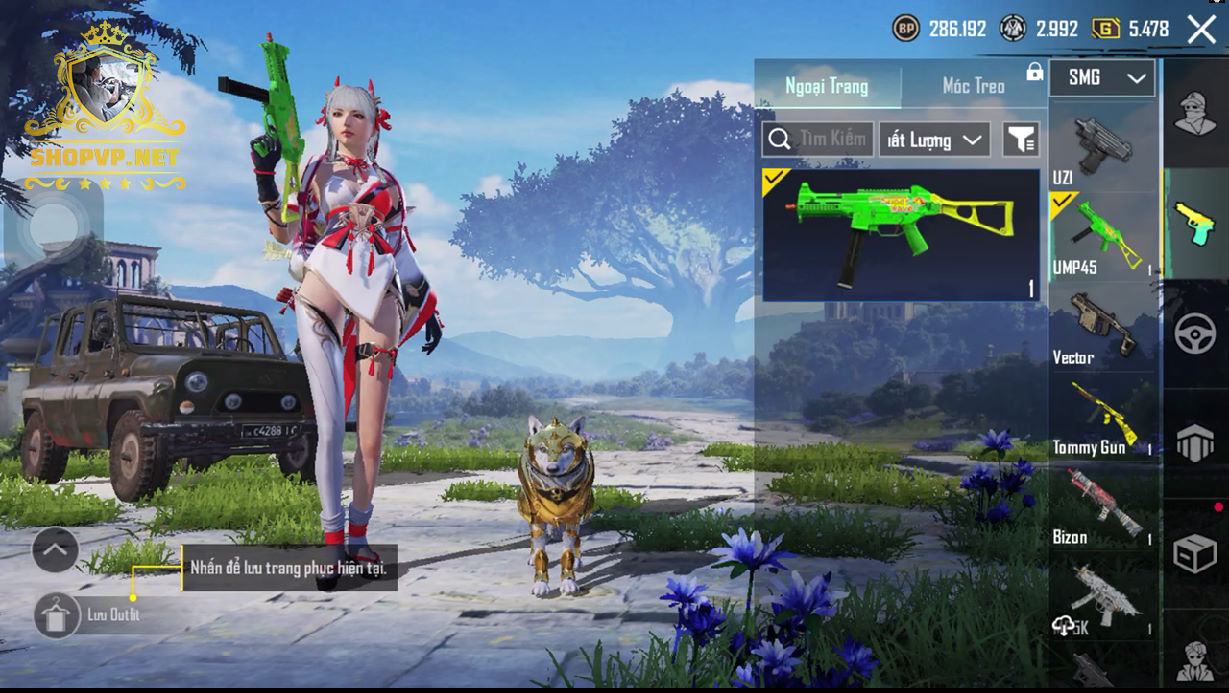
Task: Choose the UMP45 weapon entry
Action: [1102, 237]
